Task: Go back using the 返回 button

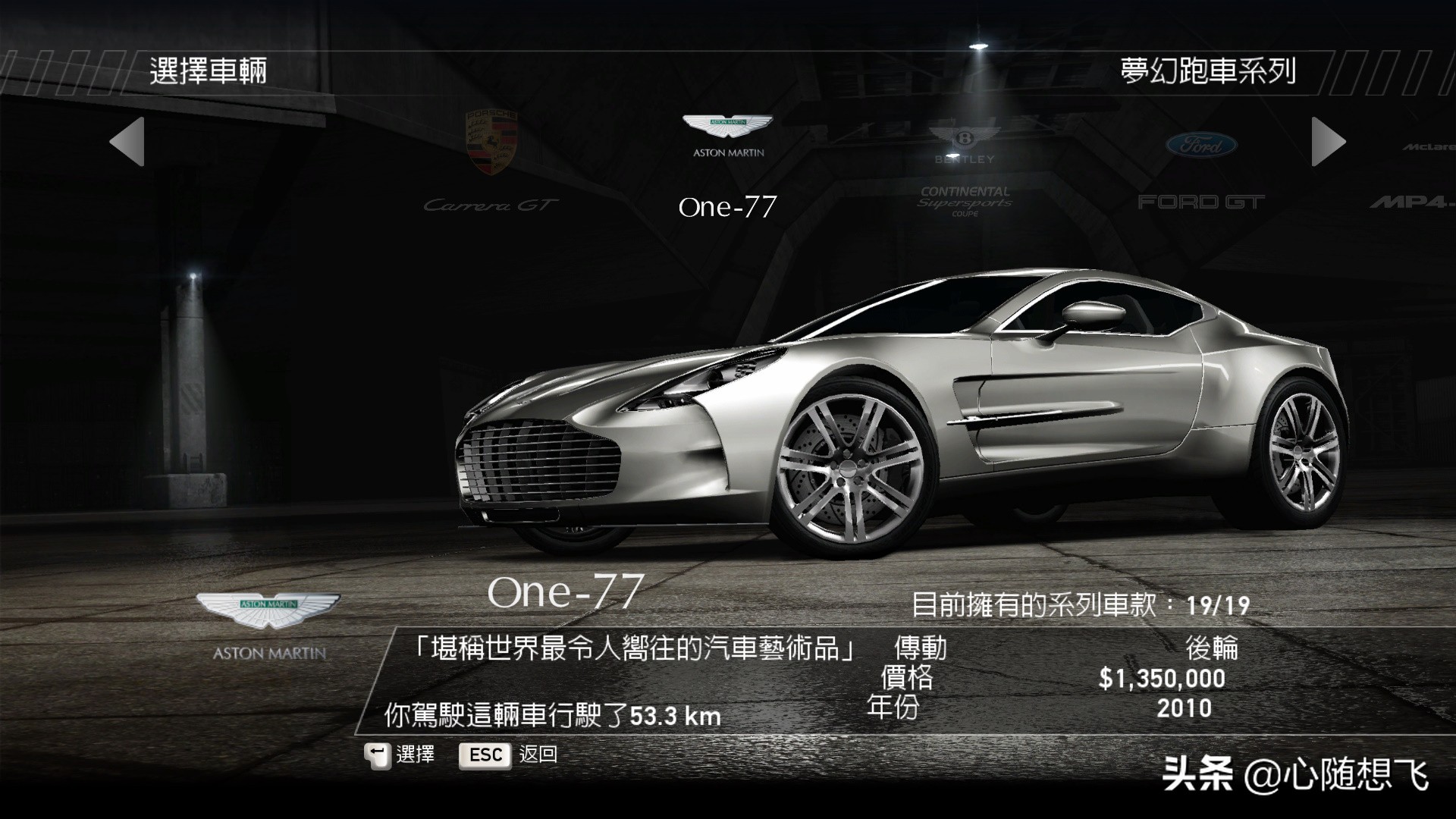Action: [x=508, y=755]
